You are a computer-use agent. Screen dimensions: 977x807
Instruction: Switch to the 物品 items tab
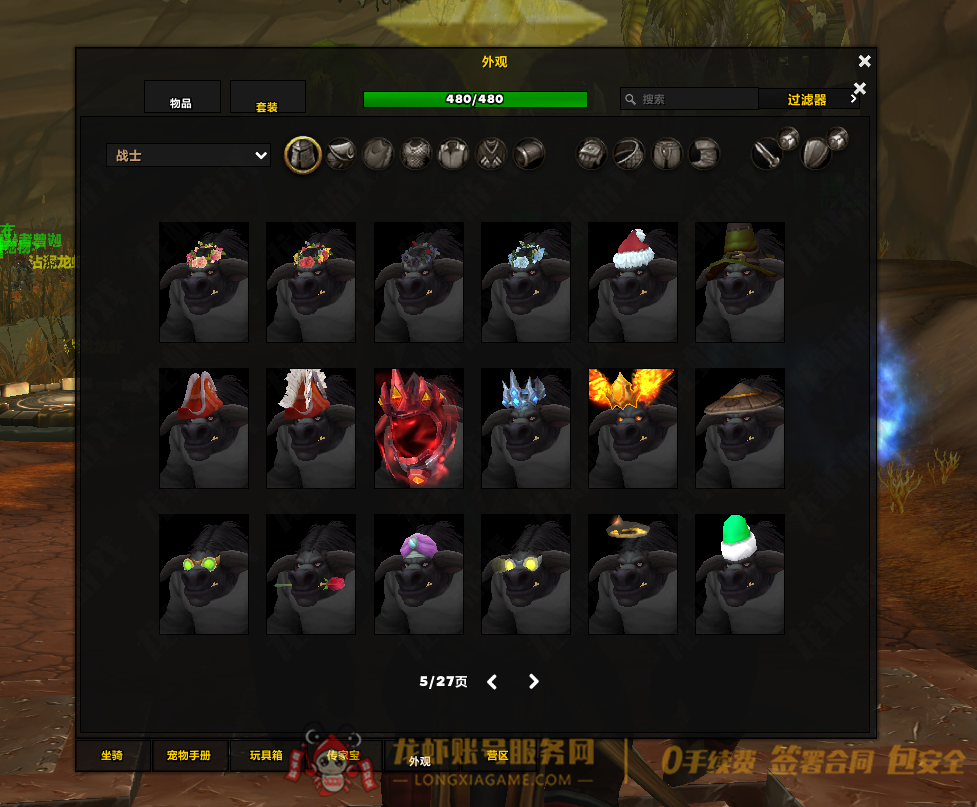[x=182, y=98]
